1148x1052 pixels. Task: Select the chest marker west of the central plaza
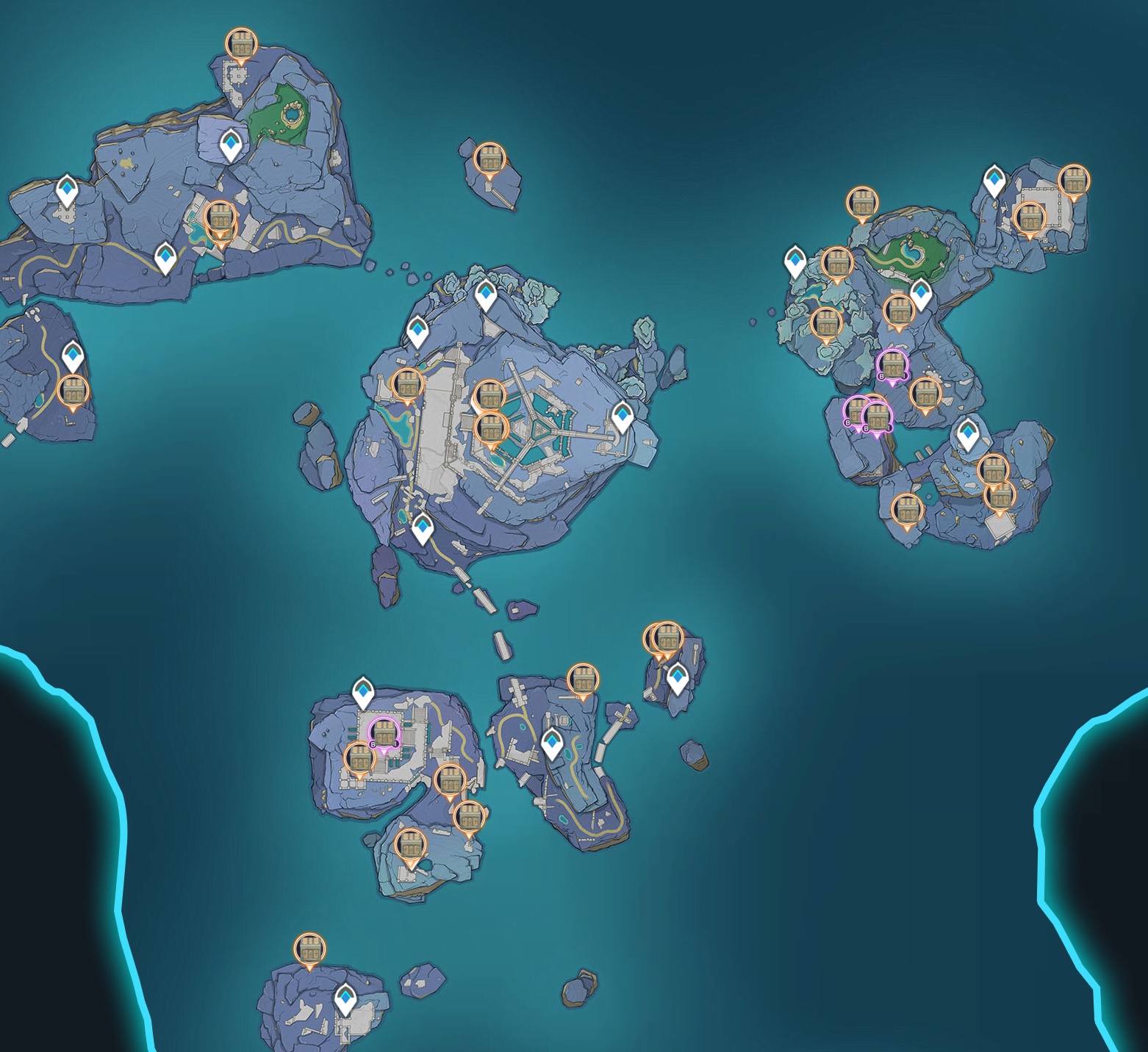point(407,385)
